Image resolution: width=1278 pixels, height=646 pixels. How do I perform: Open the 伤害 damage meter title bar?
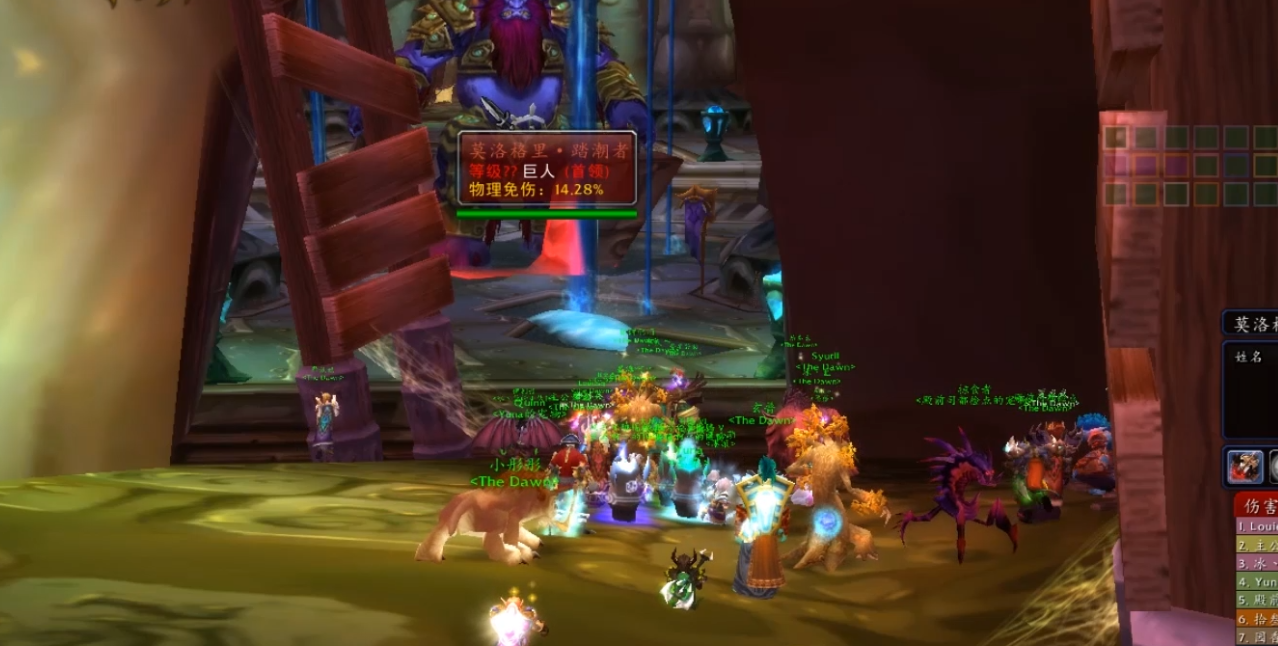point(1257,506)
